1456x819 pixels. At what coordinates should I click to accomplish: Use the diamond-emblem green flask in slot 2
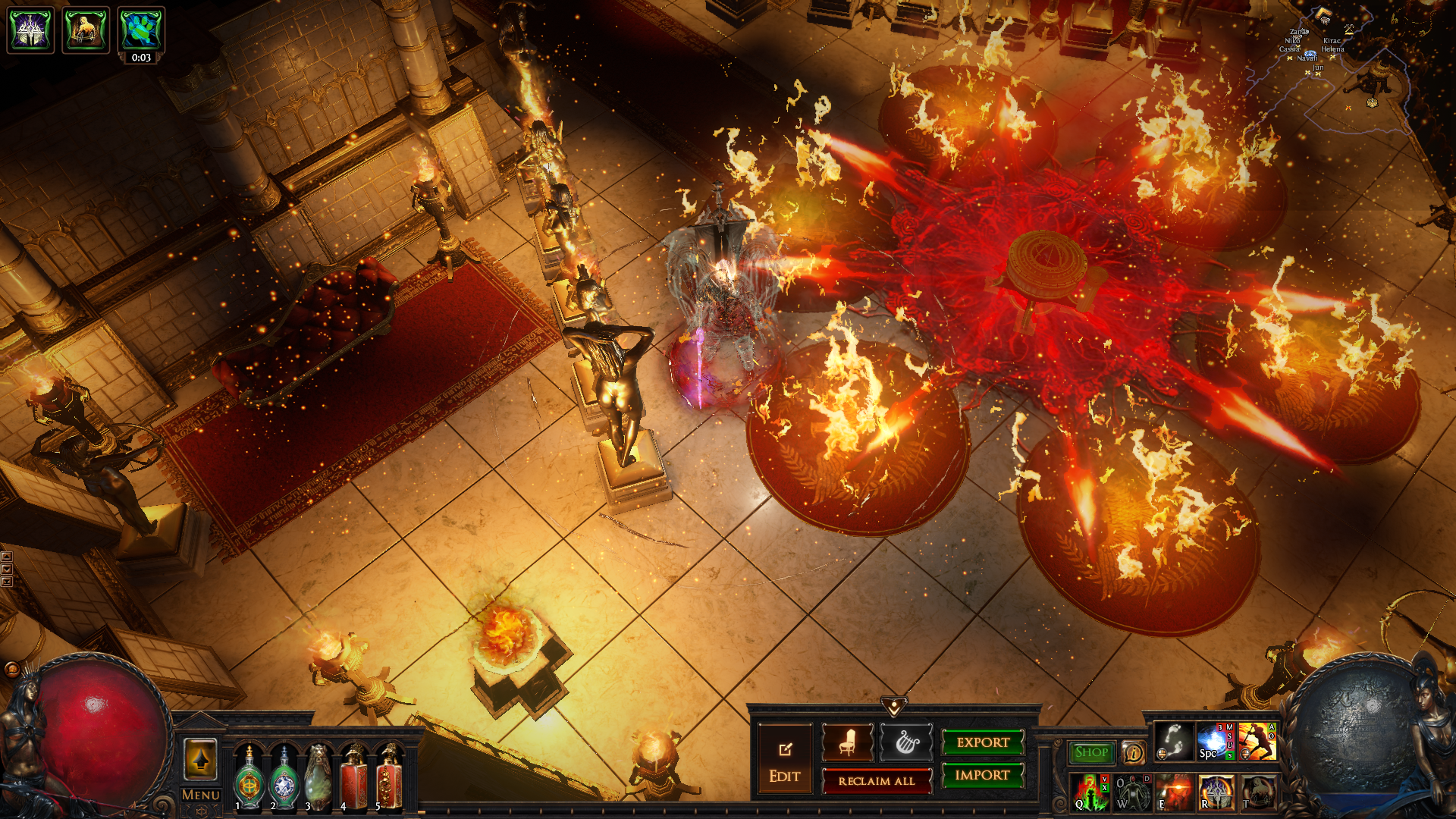[x=284, y=778]
